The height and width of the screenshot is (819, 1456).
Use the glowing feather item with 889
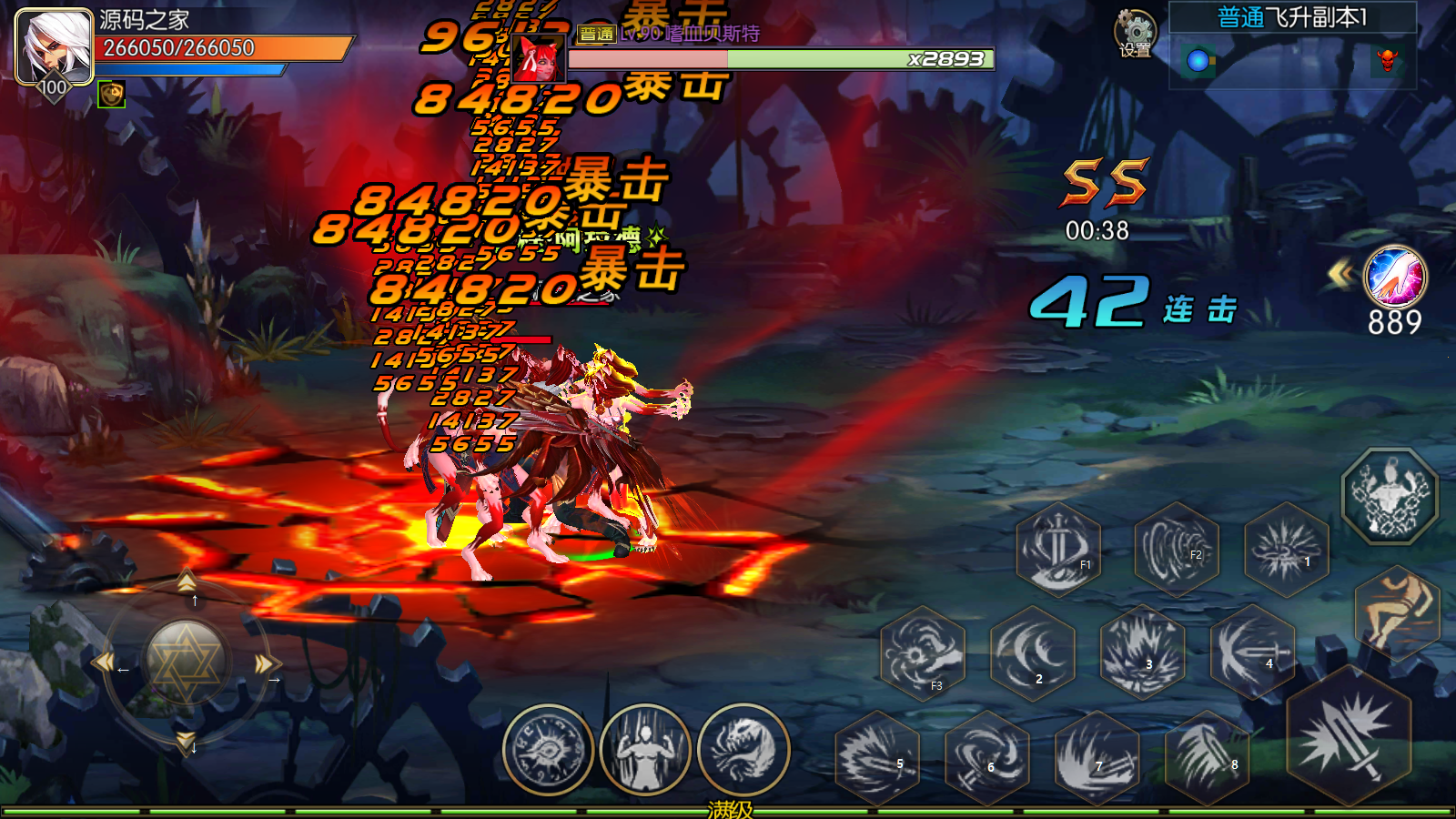point(1395,278)
